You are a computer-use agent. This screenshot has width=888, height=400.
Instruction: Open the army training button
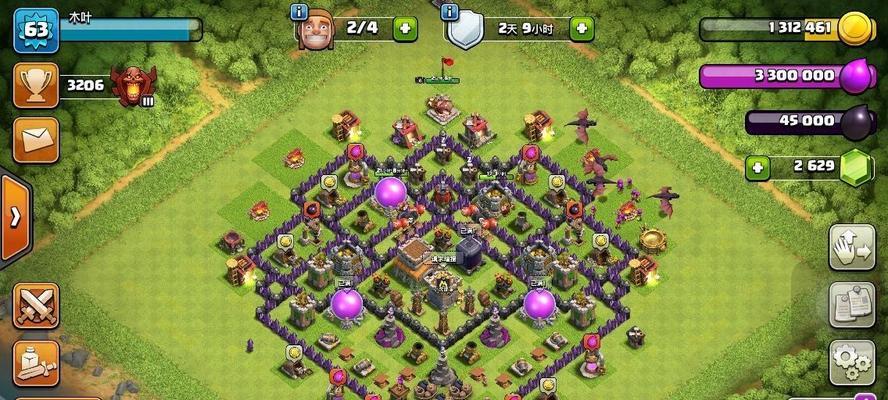35,363
